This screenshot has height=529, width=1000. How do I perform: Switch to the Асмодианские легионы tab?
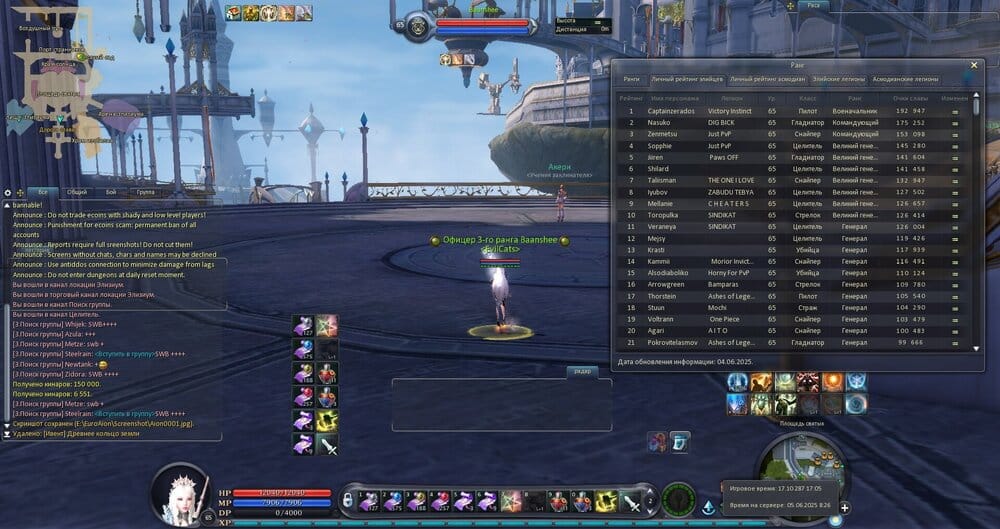[x=905, y=78]
